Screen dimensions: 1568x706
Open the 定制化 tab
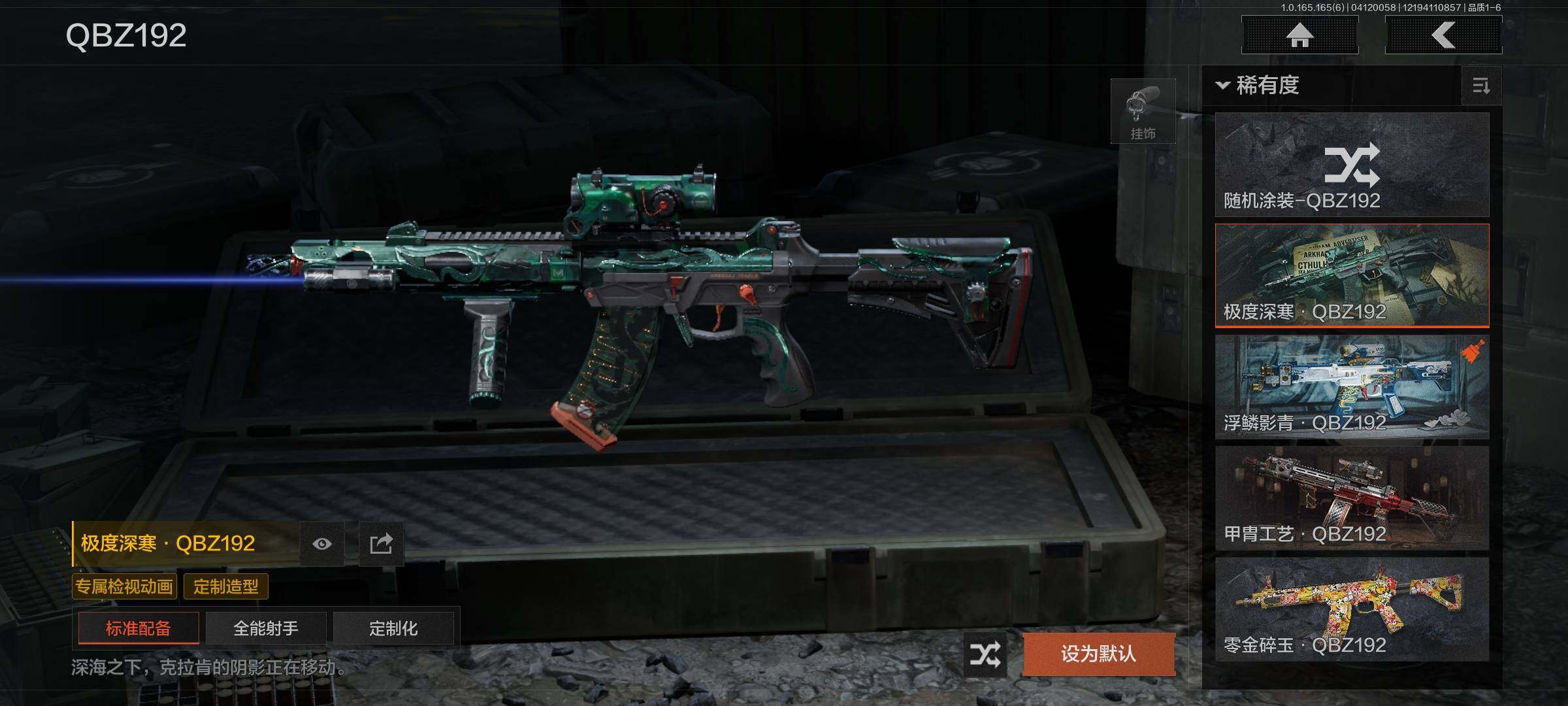click(393, 628)
